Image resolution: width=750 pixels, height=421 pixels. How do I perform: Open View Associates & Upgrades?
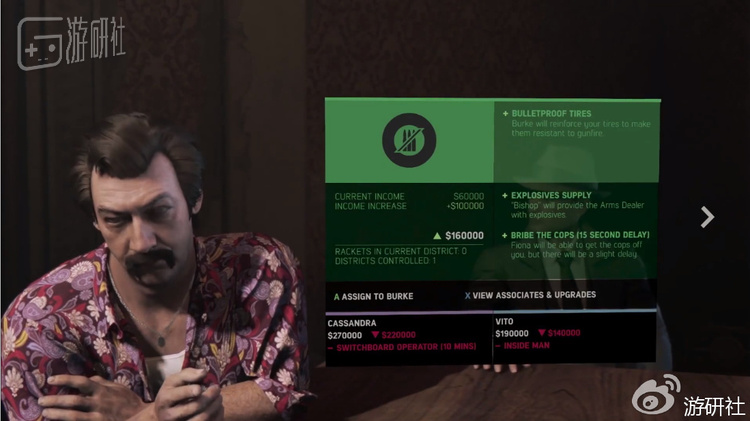[533, 296]
